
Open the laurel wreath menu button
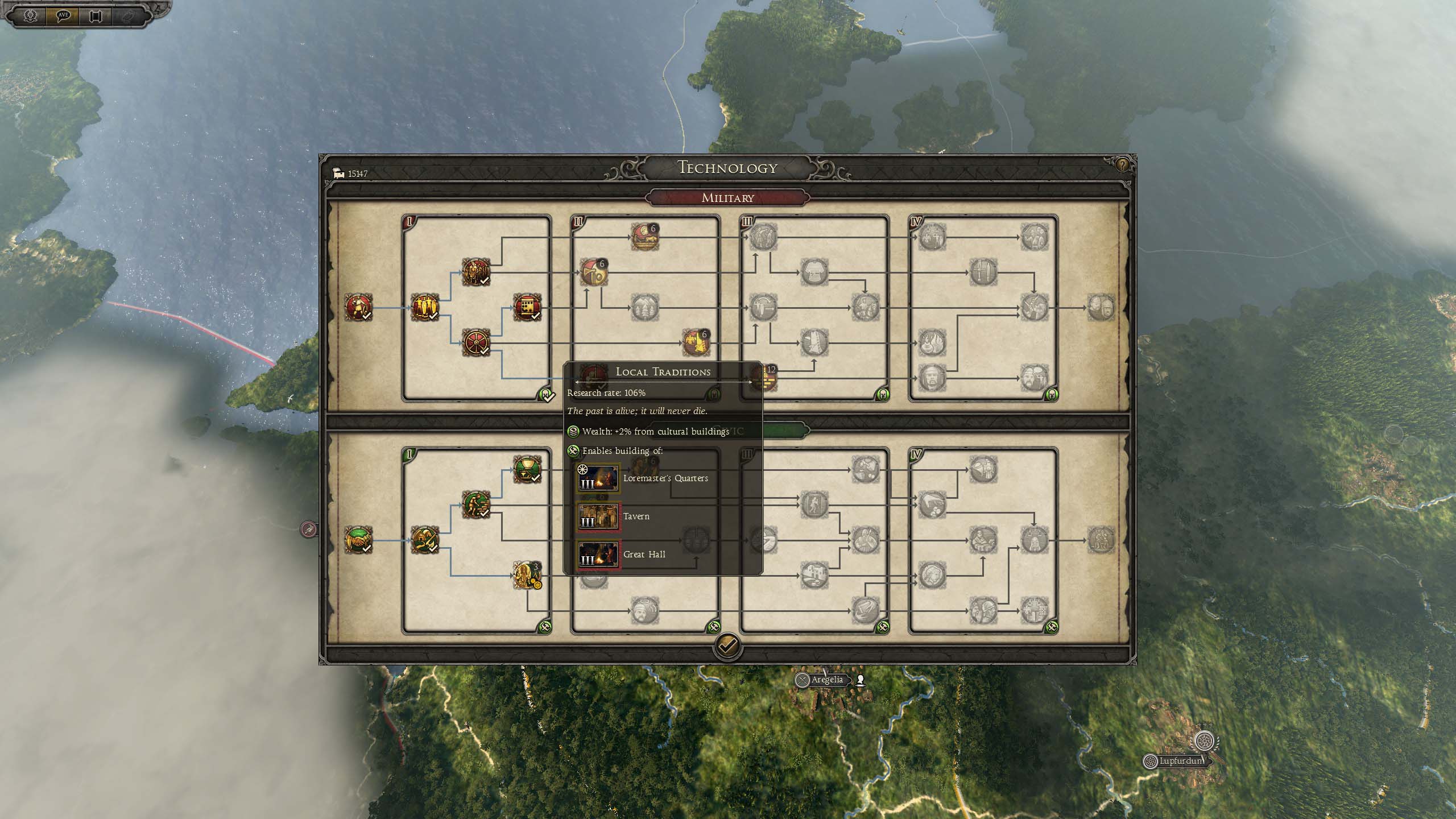point(30,15)
